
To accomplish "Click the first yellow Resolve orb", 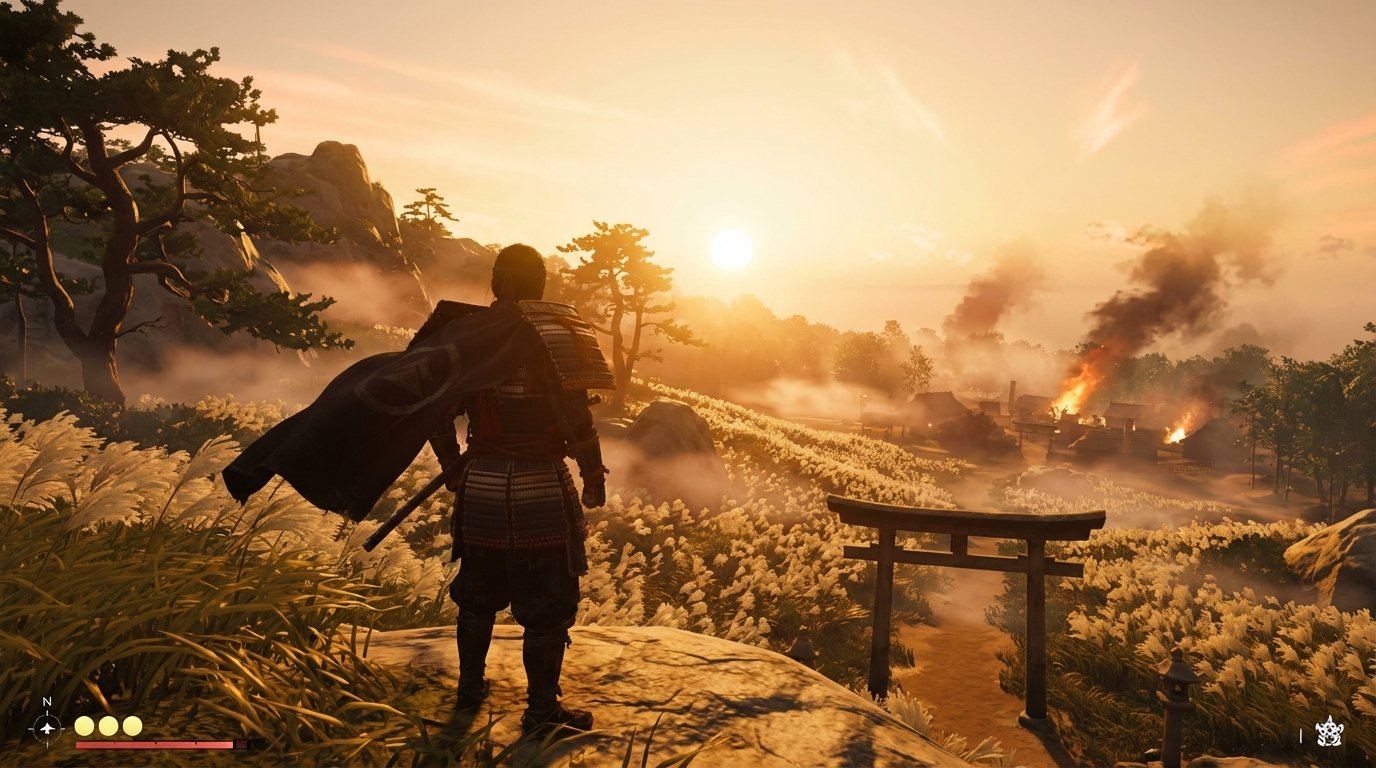I will [84, 726].
